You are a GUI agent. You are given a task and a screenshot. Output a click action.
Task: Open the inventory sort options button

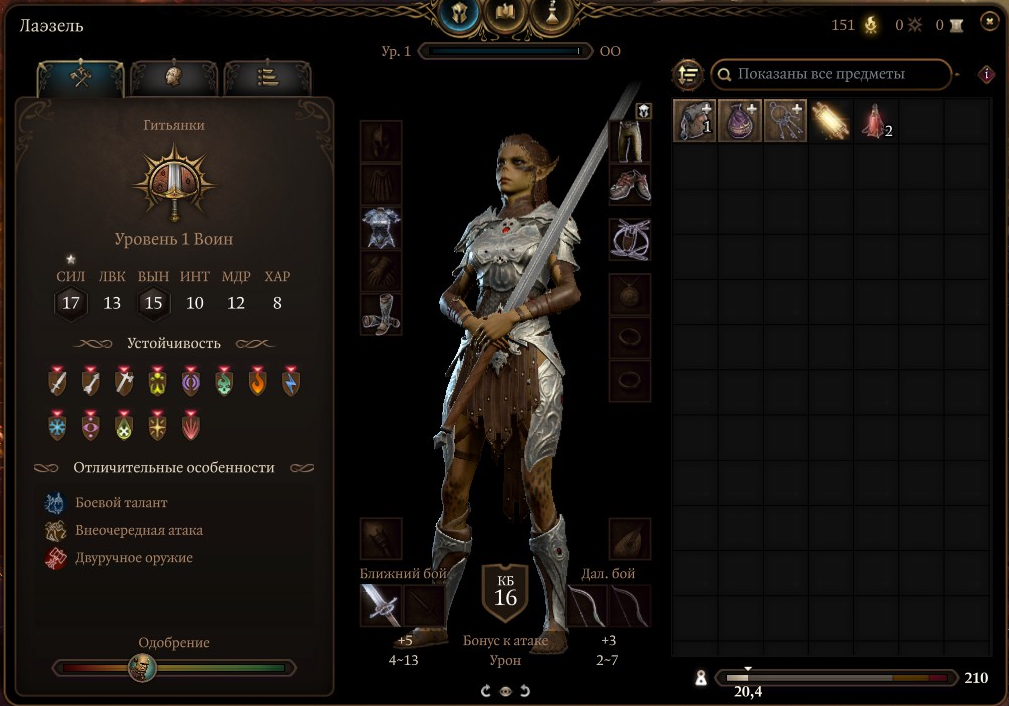687,74
